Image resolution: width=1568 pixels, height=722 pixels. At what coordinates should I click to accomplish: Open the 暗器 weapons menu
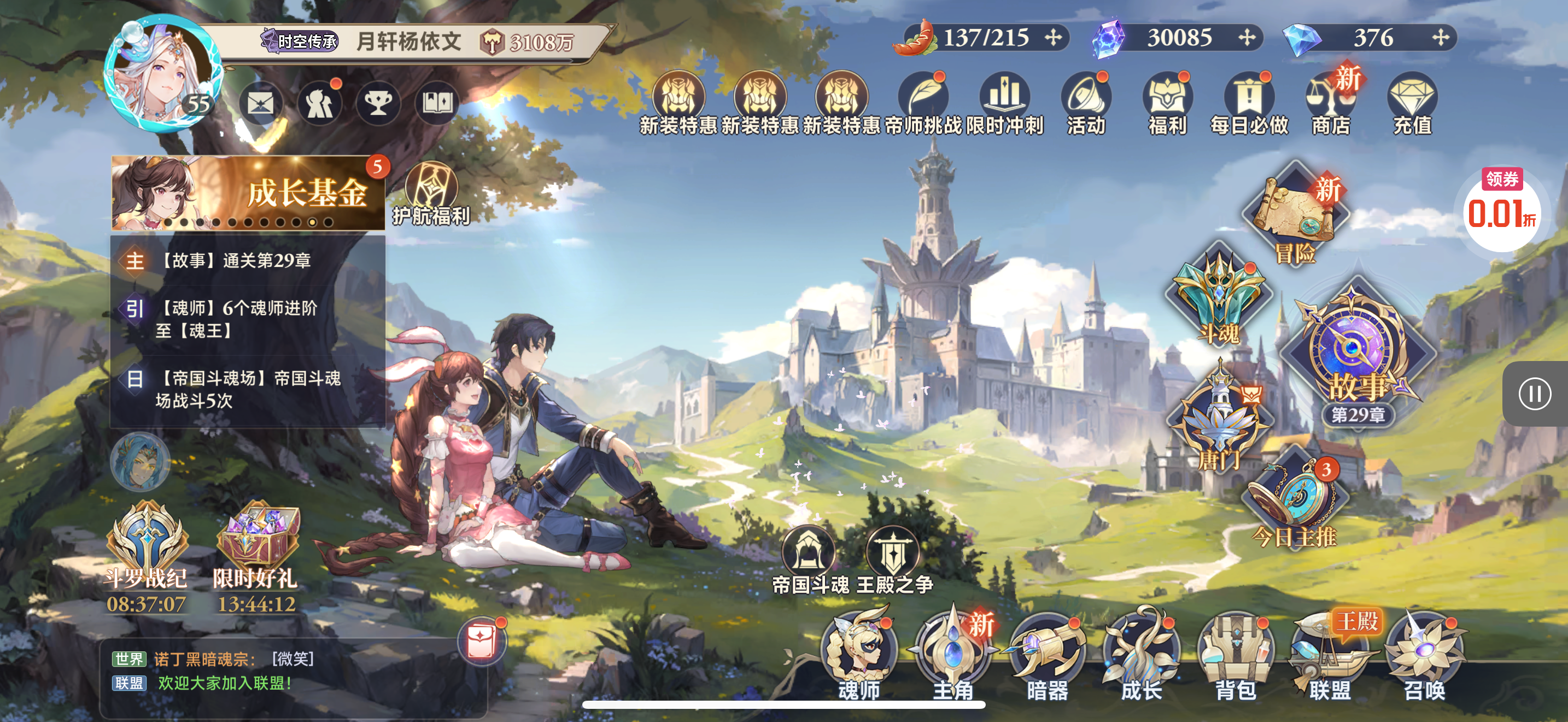pos(1047,655)
